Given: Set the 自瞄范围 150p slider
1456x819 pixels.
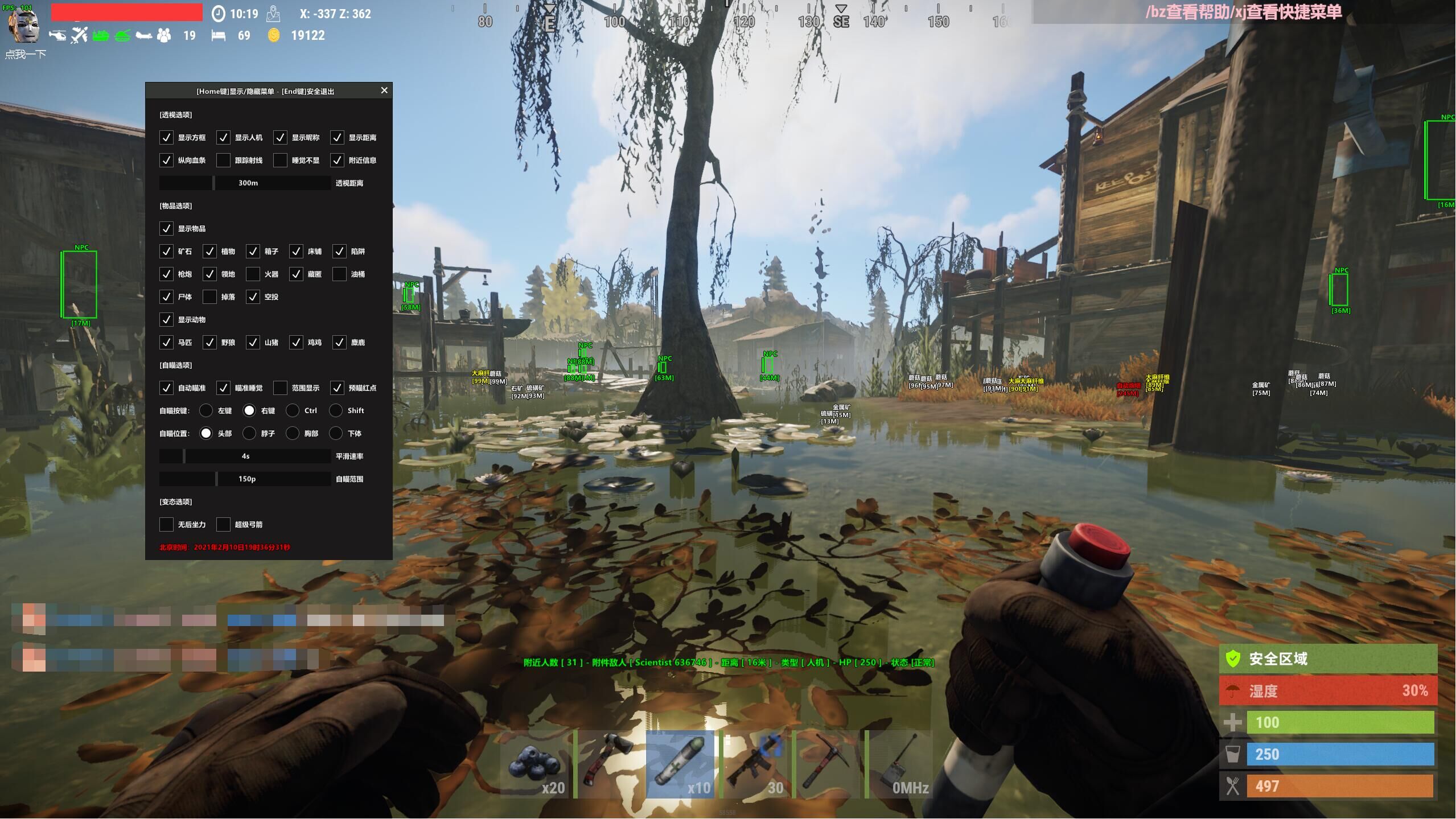Looking at the screenshot, I should pos(245,479).
